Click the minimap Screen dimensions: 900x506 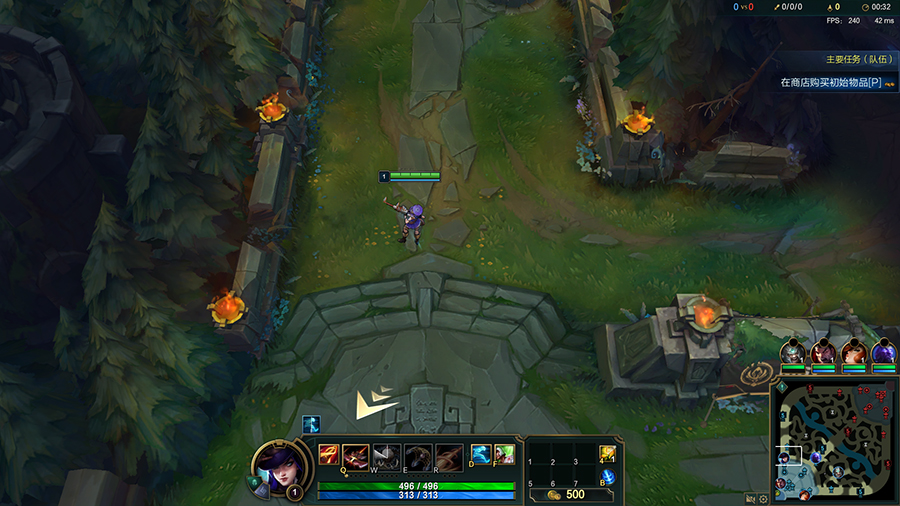(833, 442)
